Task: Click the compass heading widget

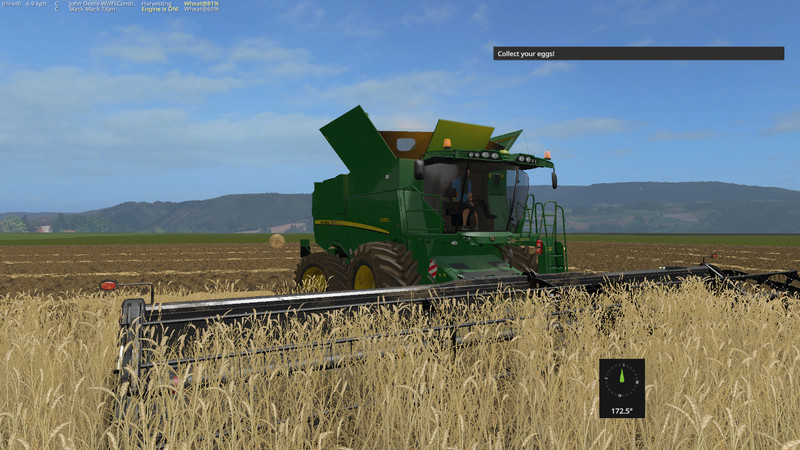Action: pos(622,388)
